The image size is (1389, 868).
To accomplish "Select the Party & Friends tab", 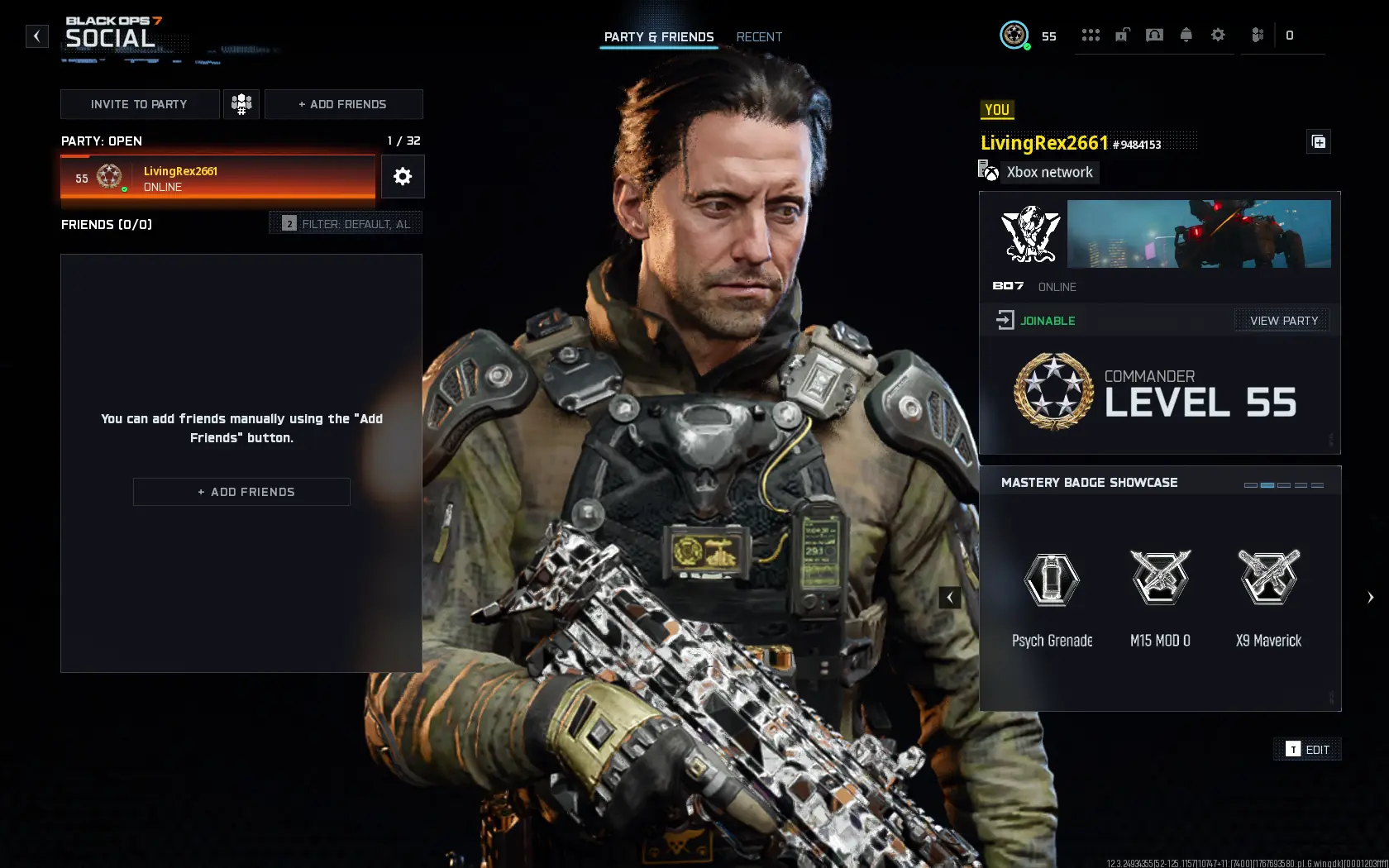I will 659,36.
